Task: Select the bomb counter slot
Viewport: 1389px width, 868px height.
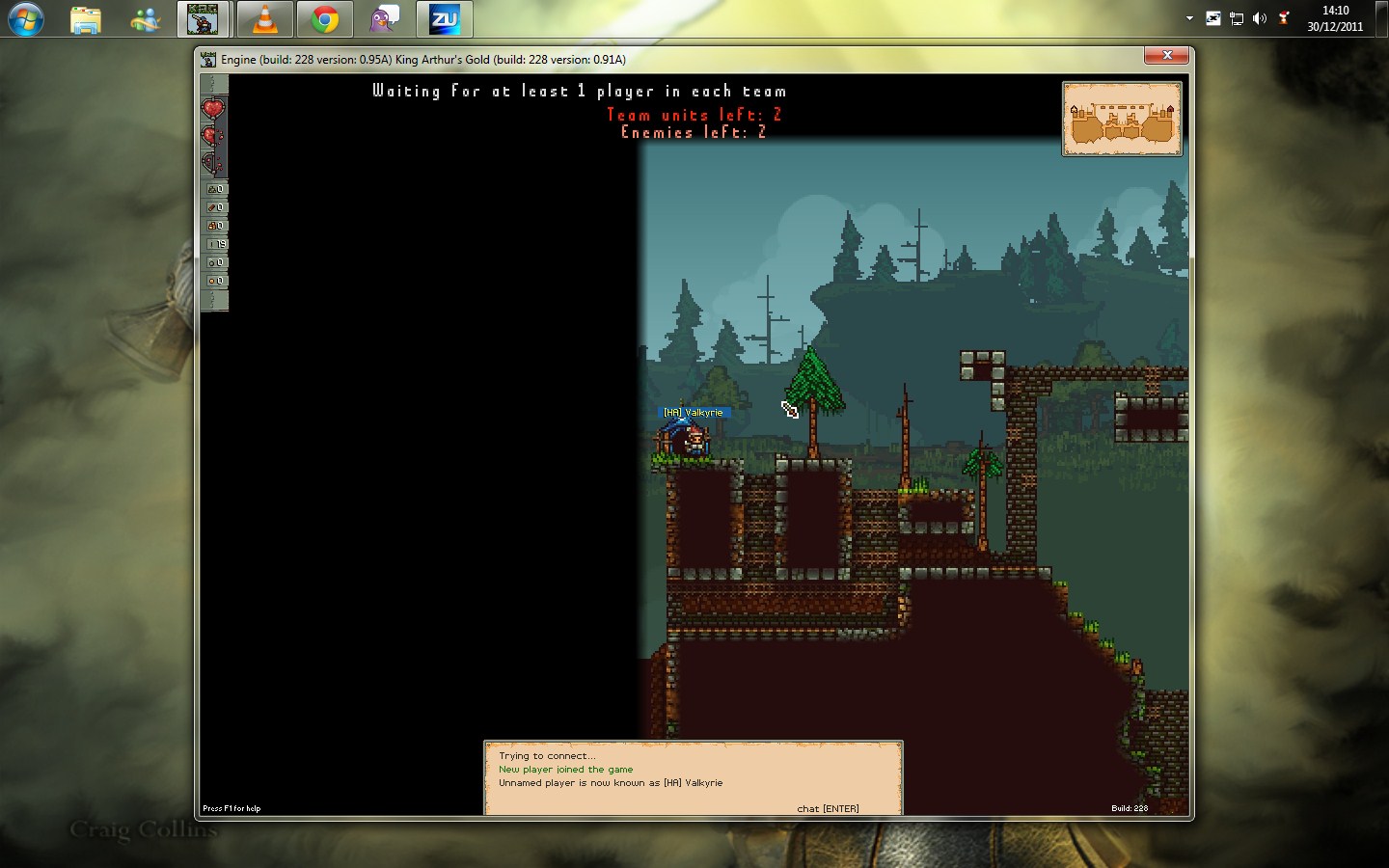Action: click(x=215, y=262)
